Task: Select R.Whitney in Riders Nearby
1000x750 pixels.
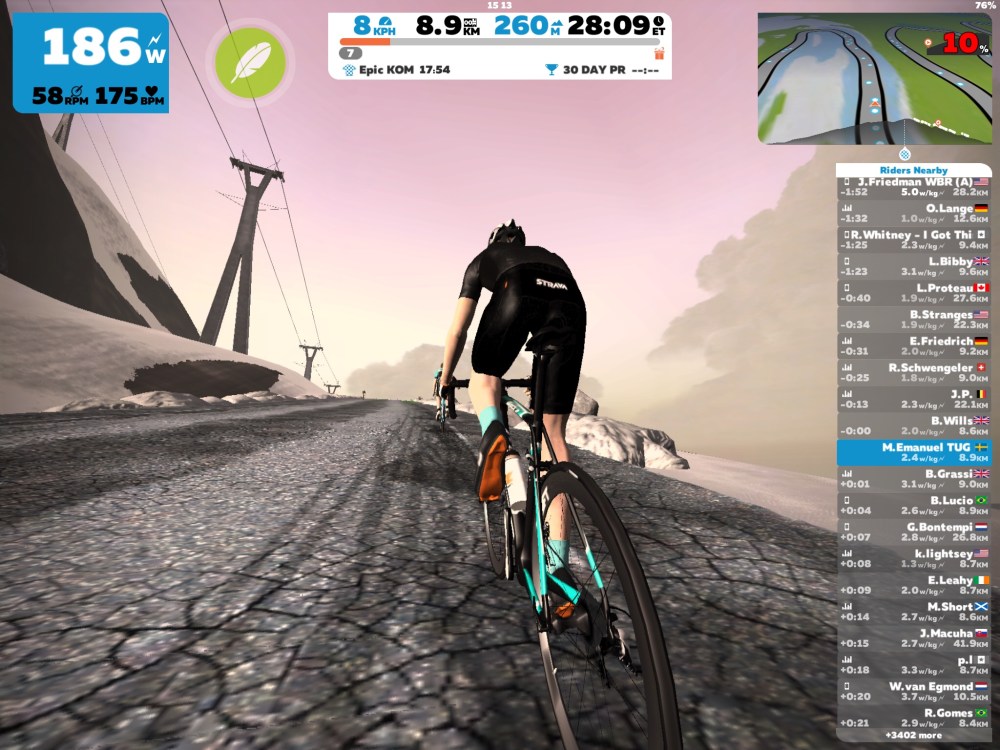Action: (913, 240)
